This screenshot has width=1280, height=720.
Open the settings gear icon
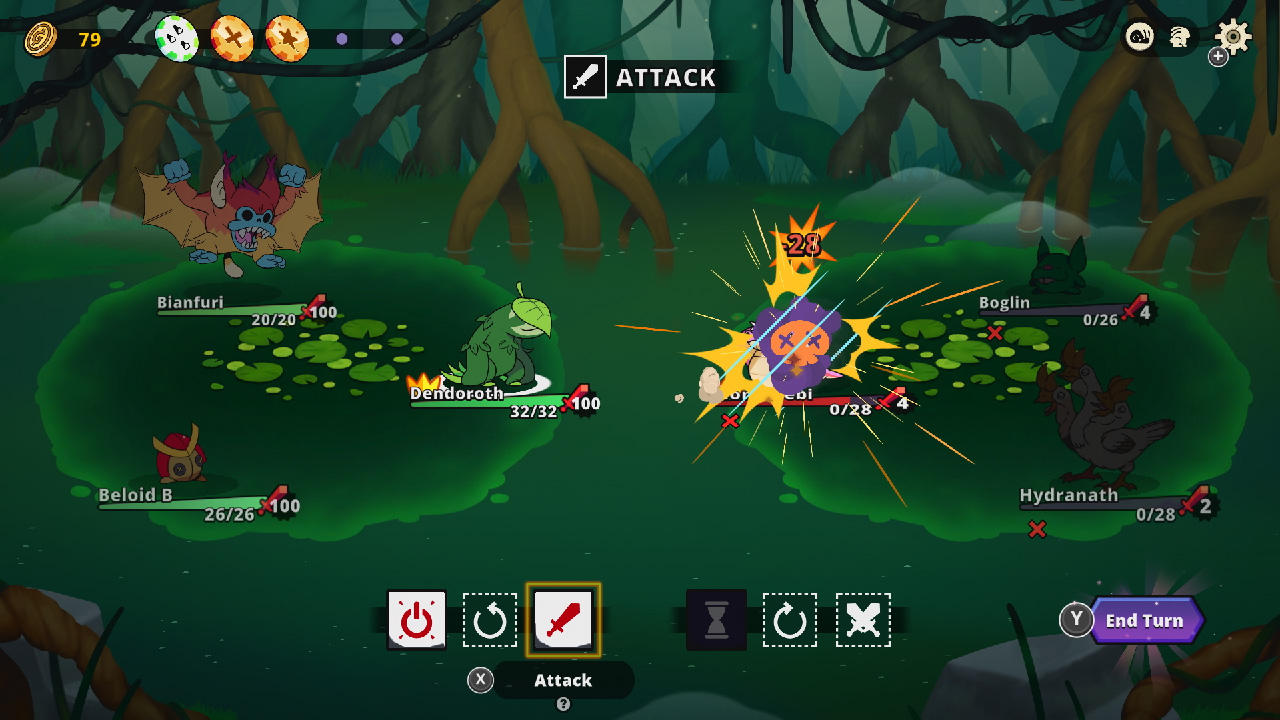coord(1233,35)
